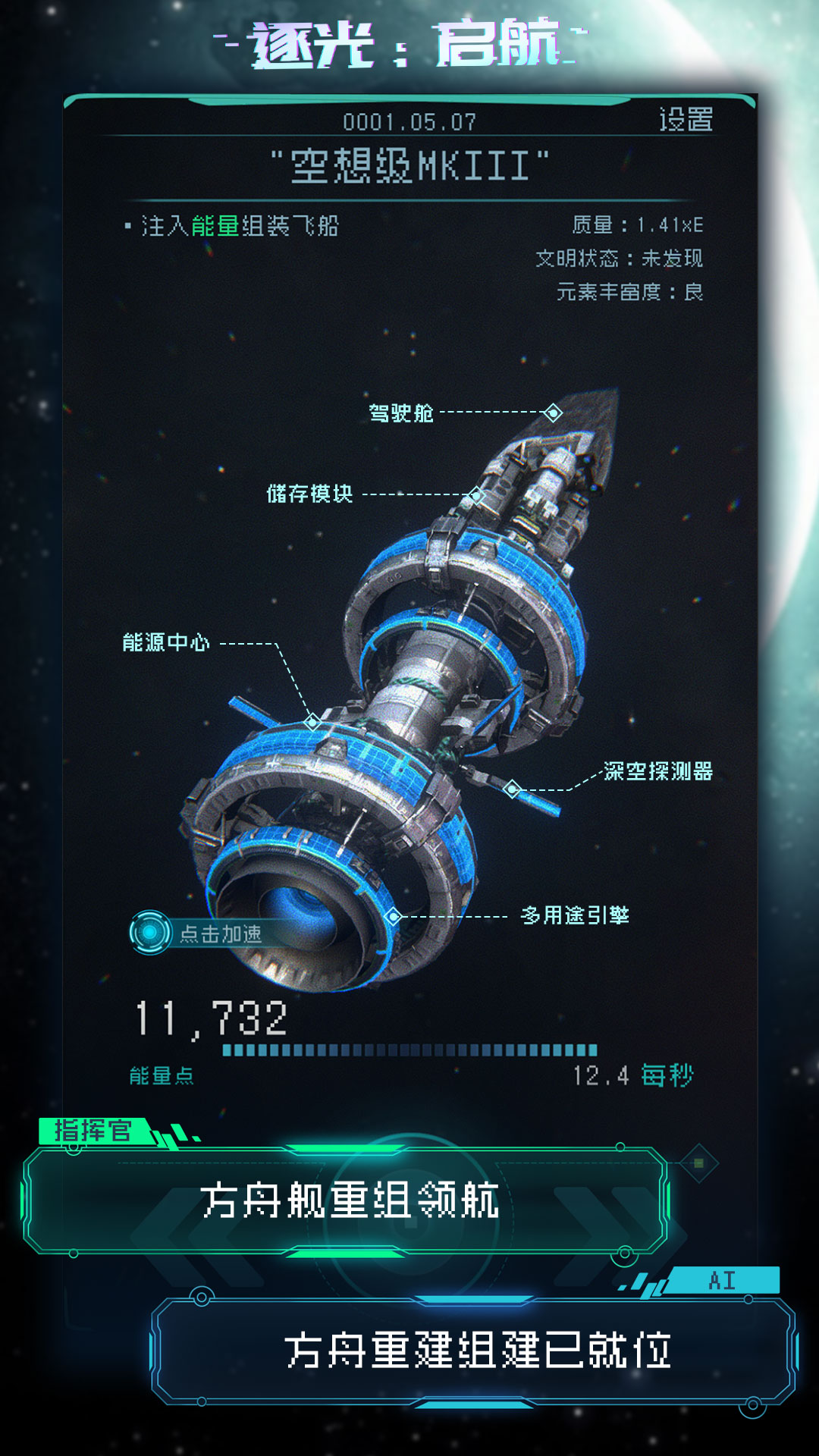Choose the 多用途引擎 multipurpose engine label

(x=575, y=915)
